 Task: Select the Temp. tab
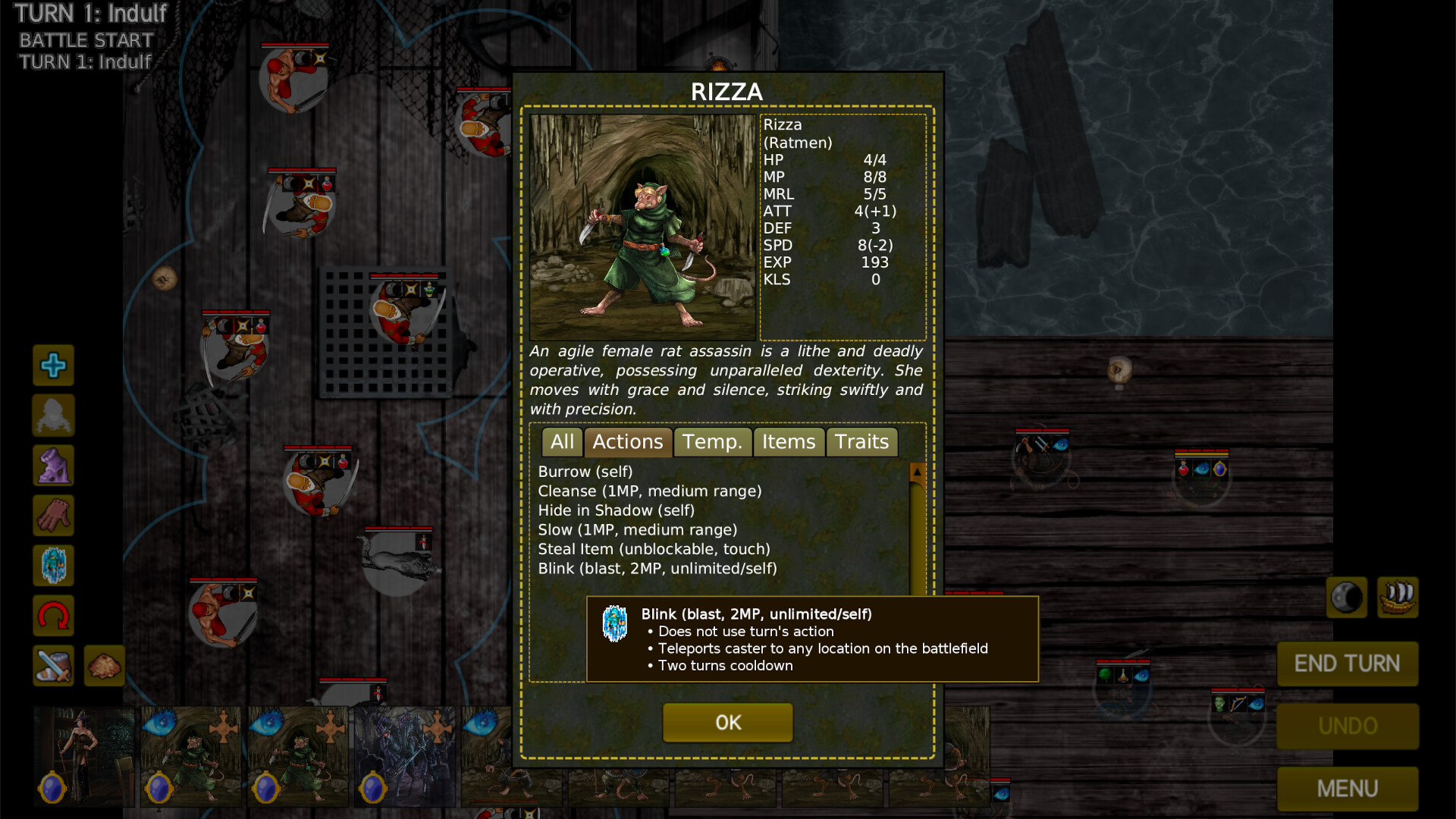(x=712, y=442)
